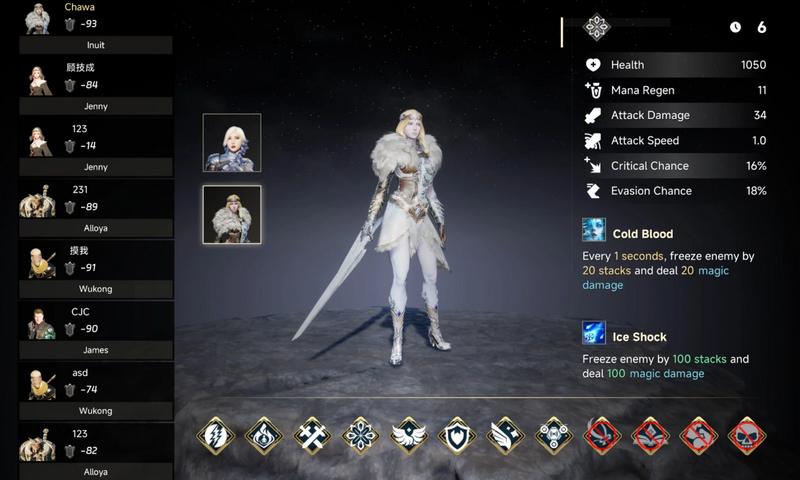This screenshot has height=480, width=800.
Task: Select the linked-circles trait icon
Action: pos(554,436)
